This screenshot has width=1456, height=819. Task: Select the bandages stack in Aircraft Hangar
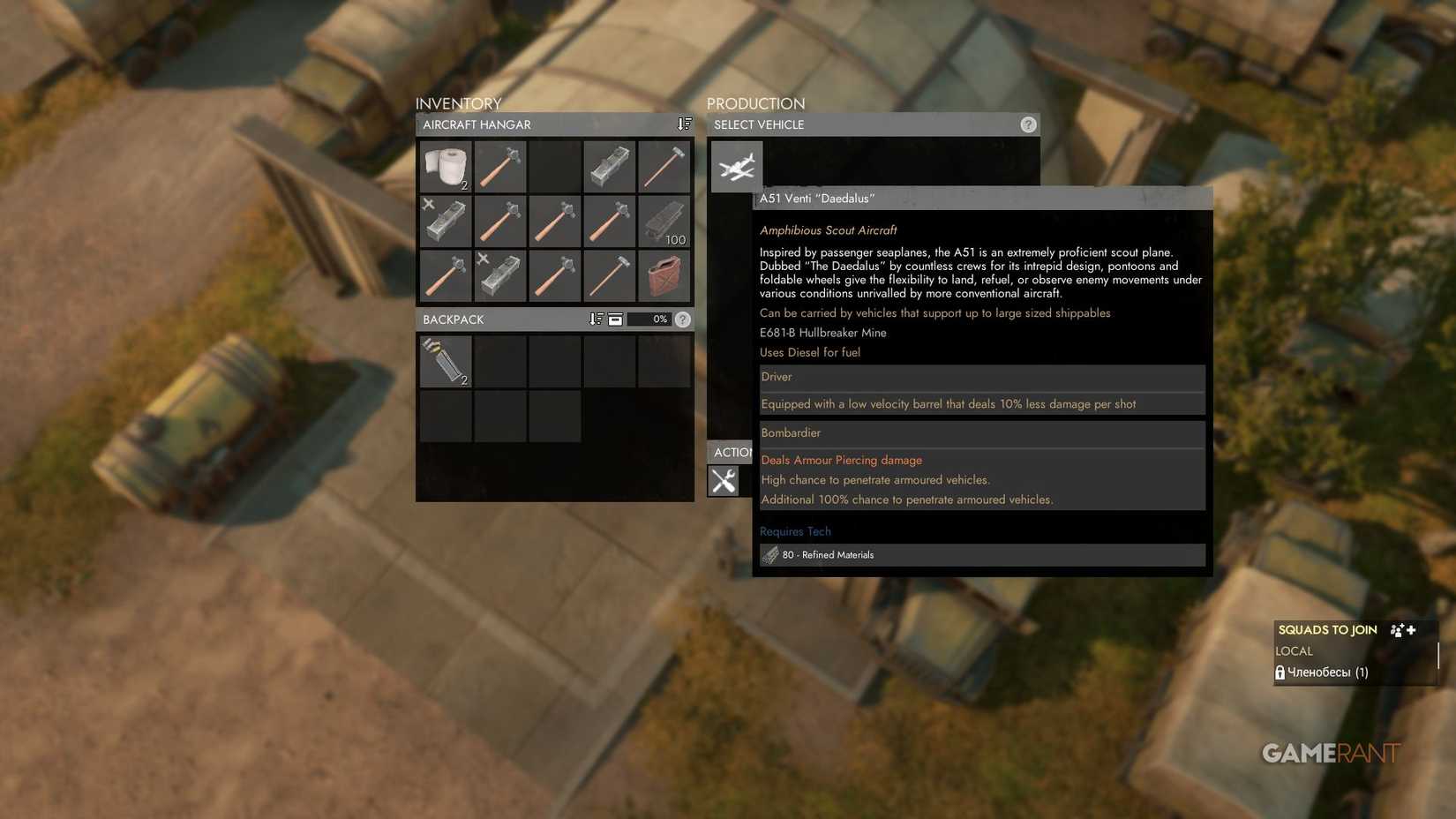(x=446, y=167)
